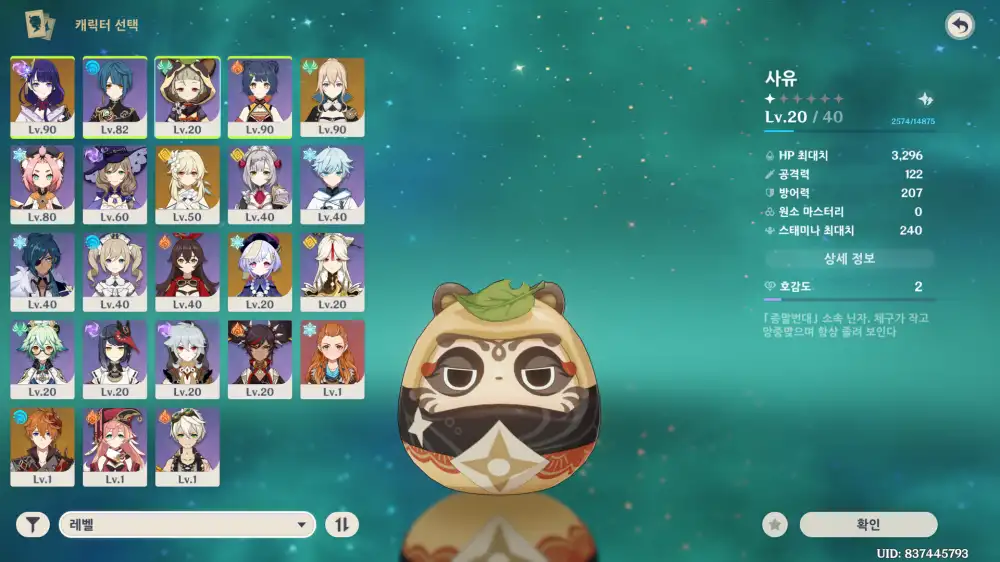Screen dimensions: 1000x562
Task: Choose Yanfei at Lv.1
Action: (115, 447)
